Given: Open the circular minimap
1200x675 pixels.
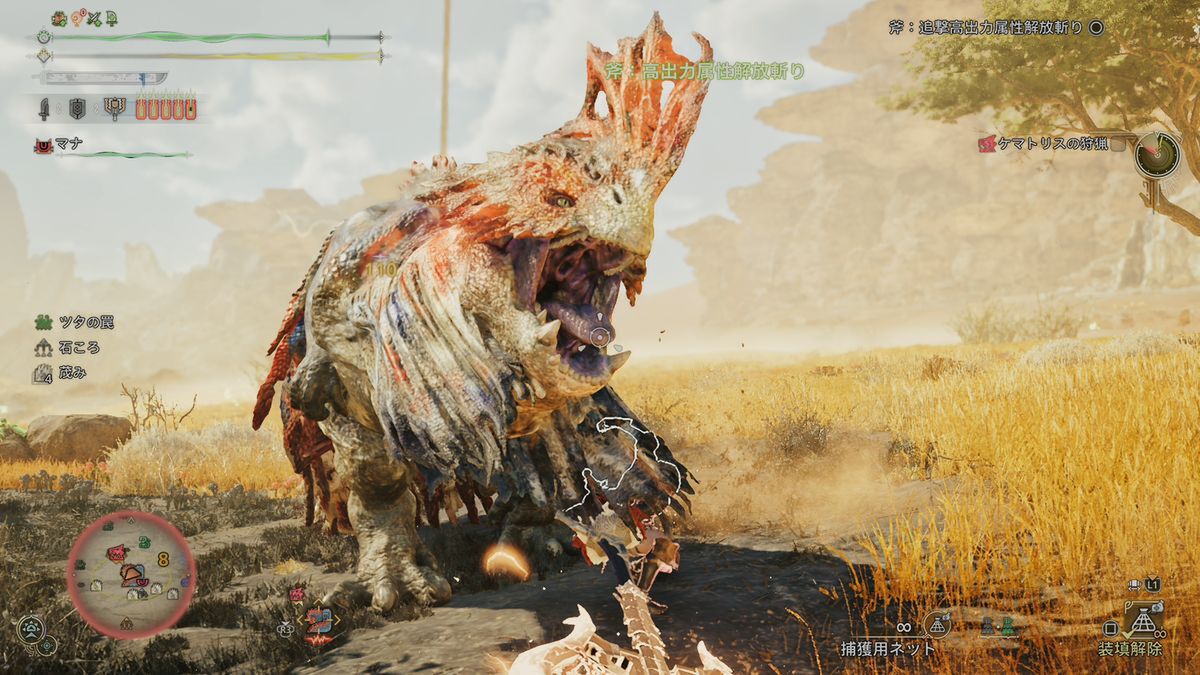Looking at the screenshot, I should pyautogui.click(x=131, y=574).
